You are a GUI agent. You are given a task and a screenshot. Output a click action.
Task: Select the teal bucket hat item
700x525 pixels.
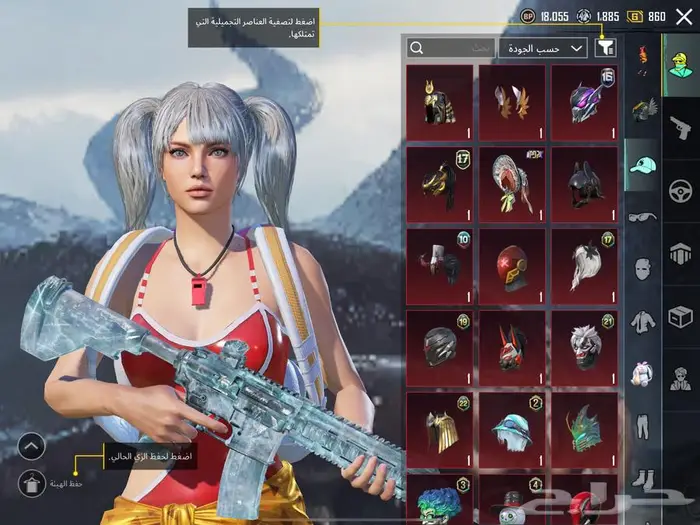tap(512, 430)
